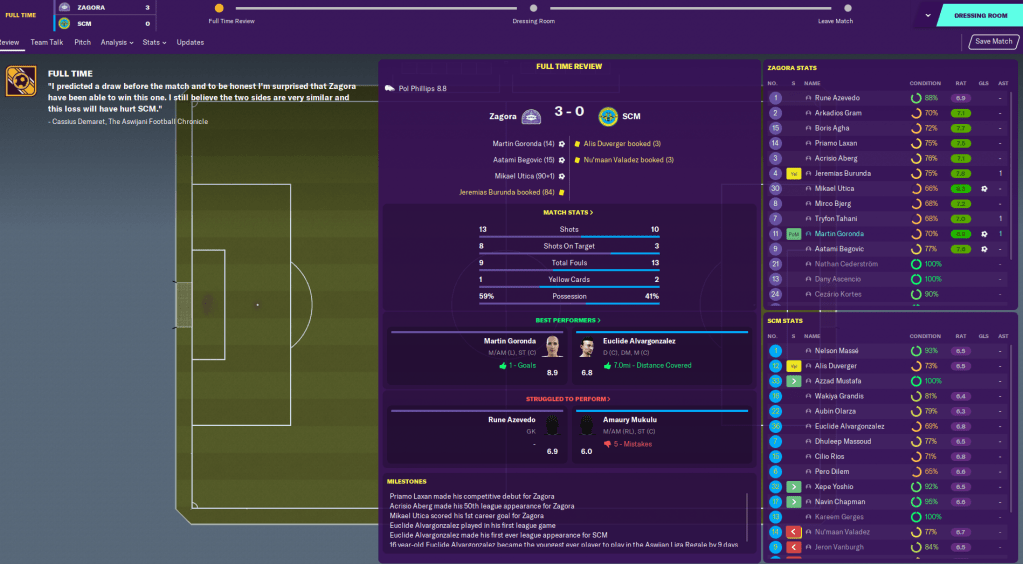
Task: Open the dropdown arrow beside Dressing Room
Action: pos(928,15)
